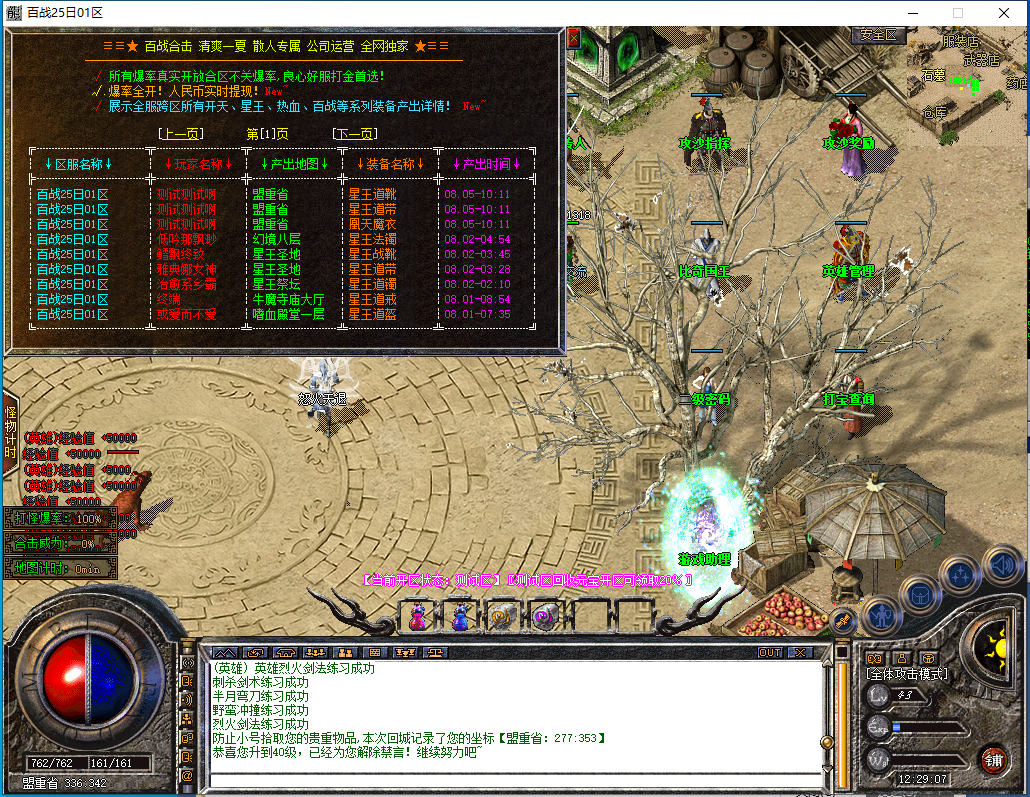Open the skills button with four stars
Screen dimensions: 1030x797
(961, 574)
